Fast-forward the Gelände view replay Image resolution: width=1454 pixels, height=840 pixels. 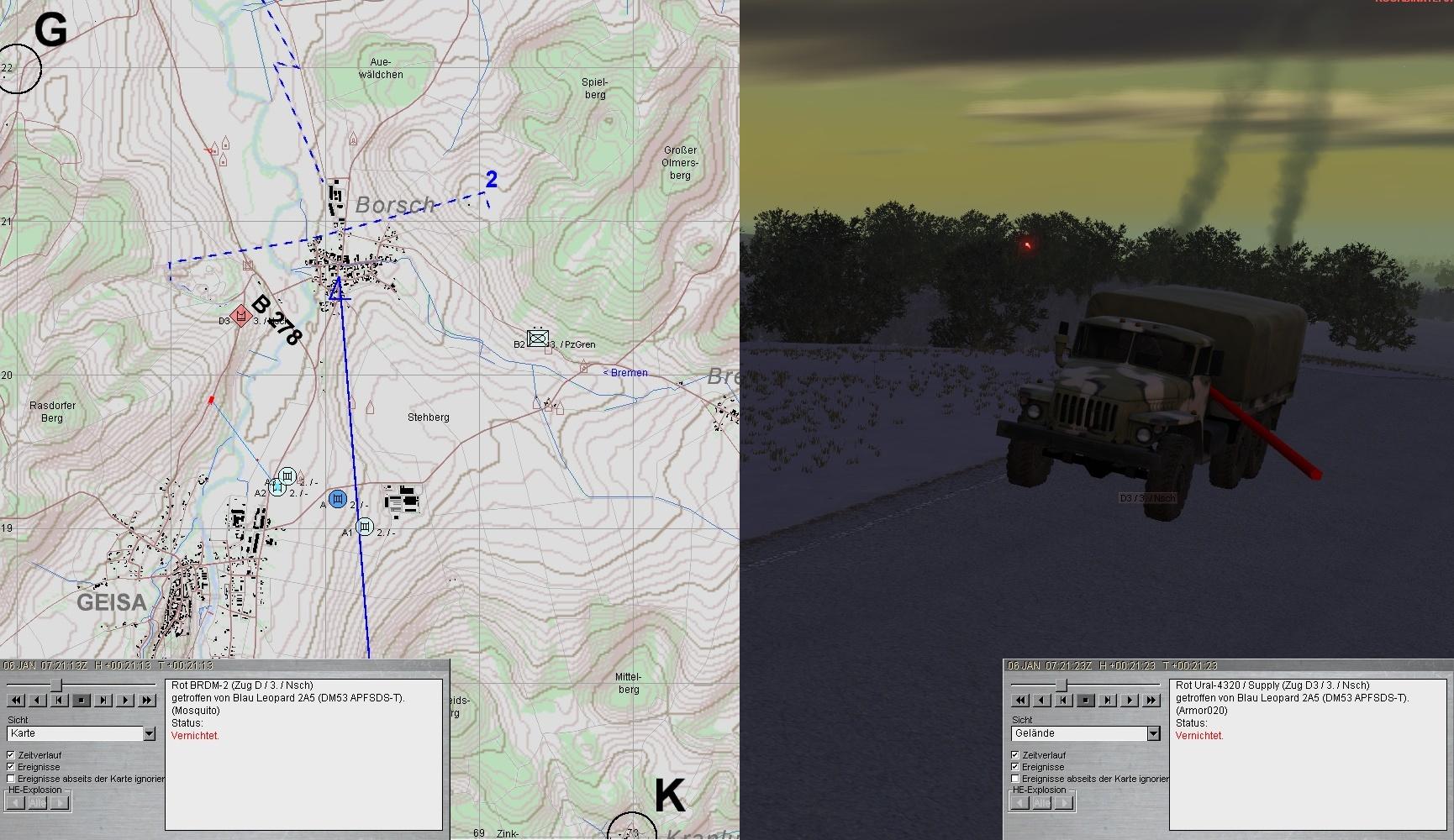click(x=1151, y=701)
